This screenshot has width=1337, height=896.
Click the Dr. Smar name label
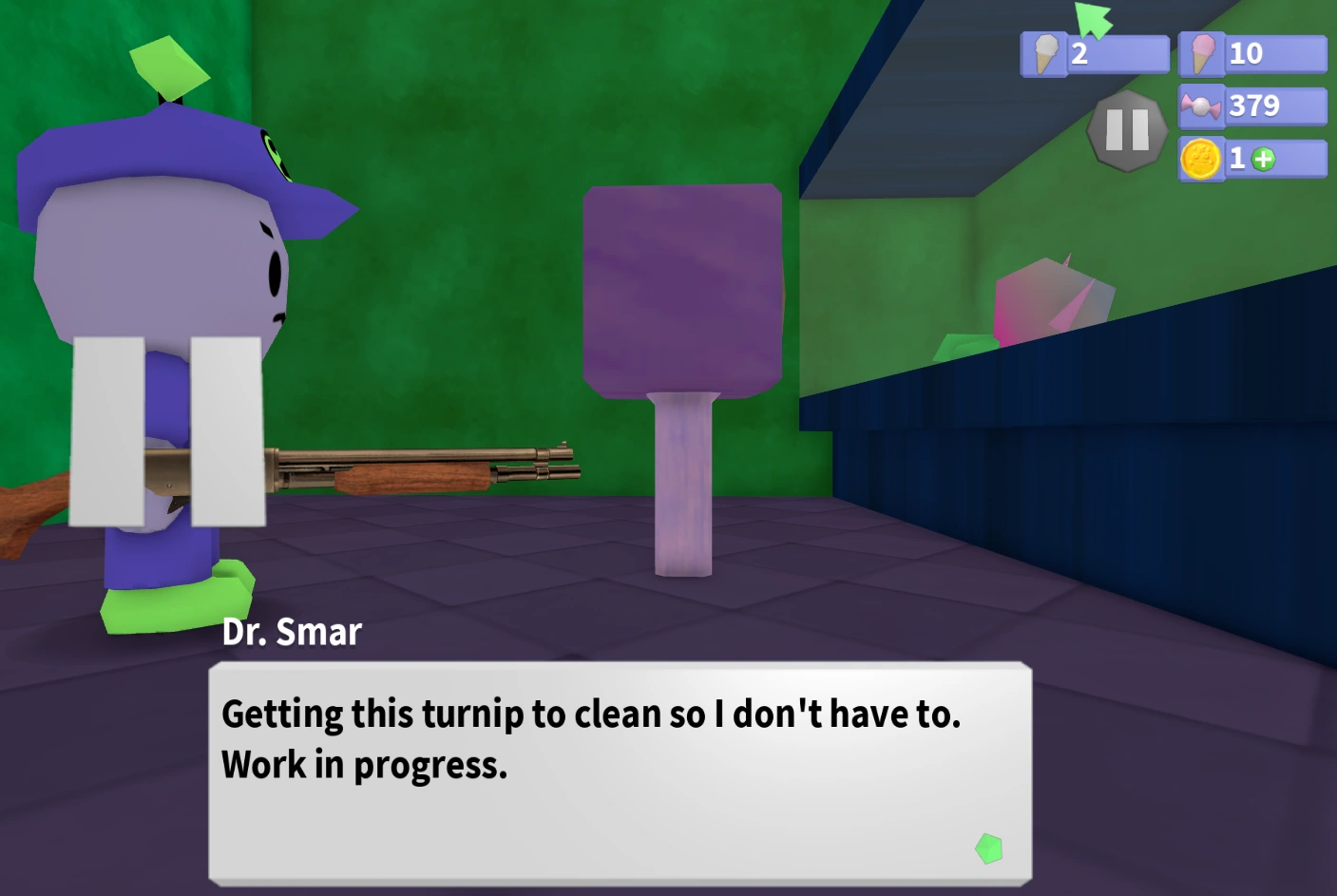pos(293,632)
